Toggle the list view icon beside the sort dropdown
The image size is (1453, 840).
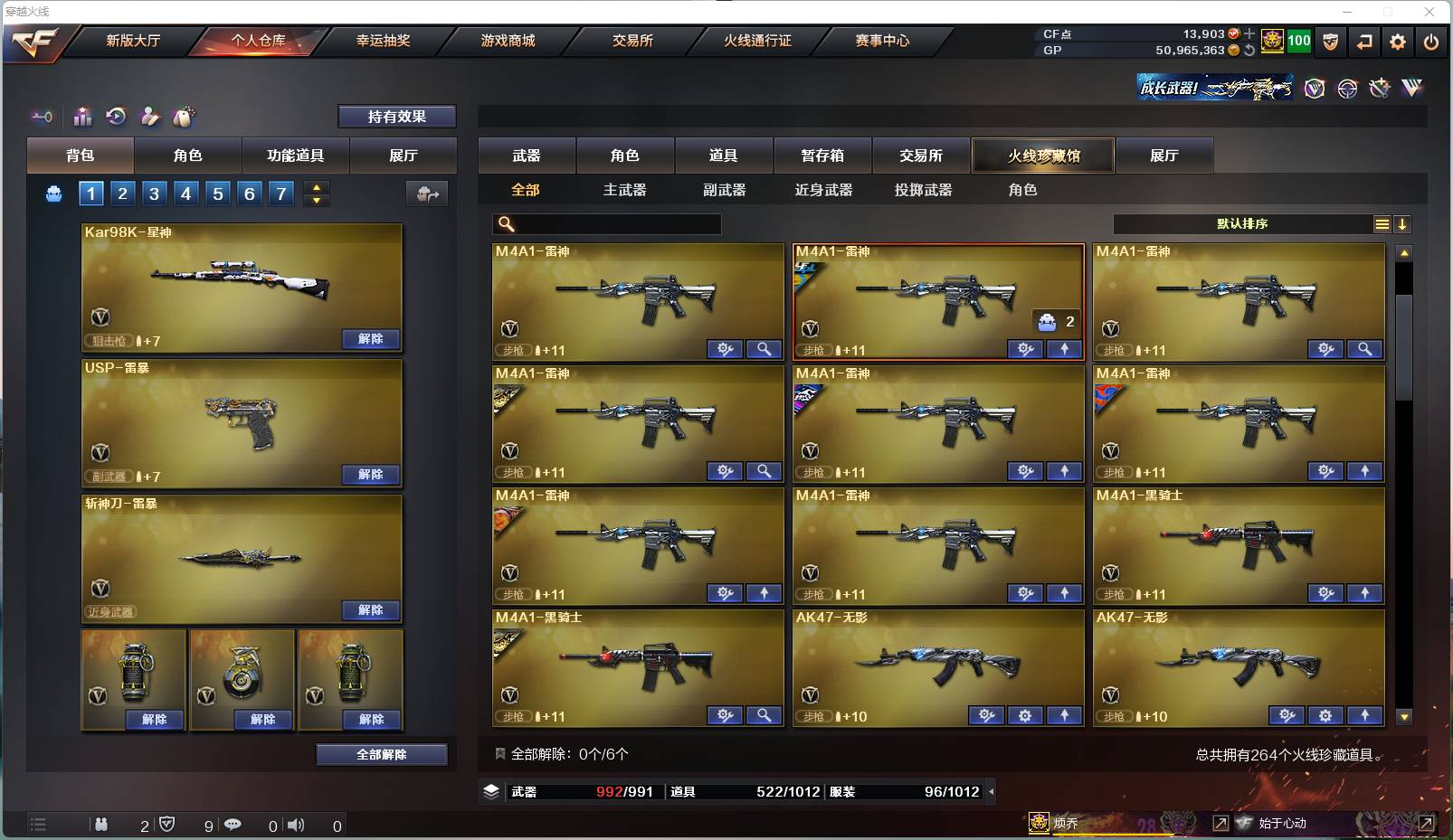click(1382, 223)
